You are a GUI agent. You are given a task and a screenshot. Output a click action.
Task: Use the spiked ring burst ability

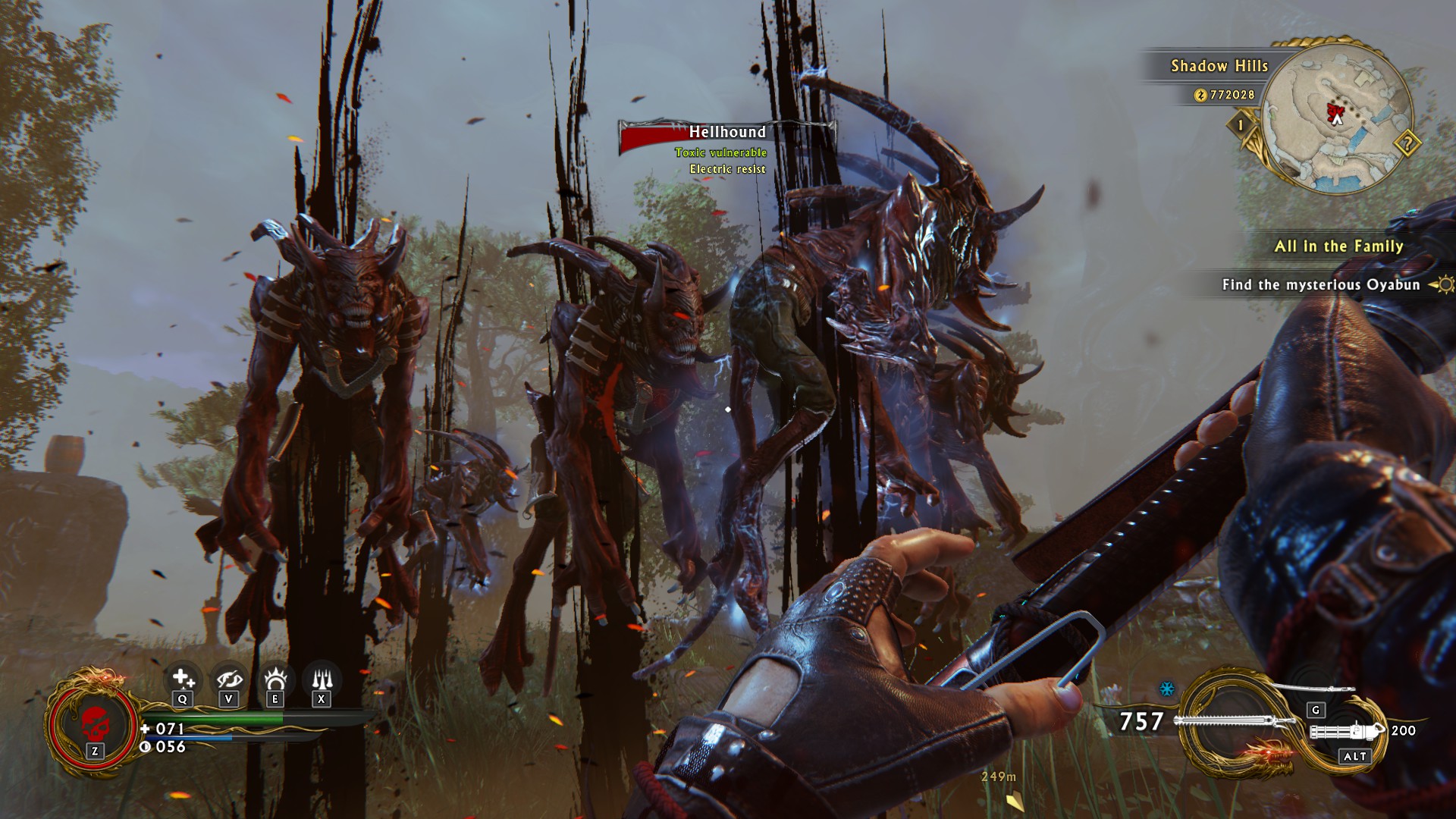(x=275, y=678)
